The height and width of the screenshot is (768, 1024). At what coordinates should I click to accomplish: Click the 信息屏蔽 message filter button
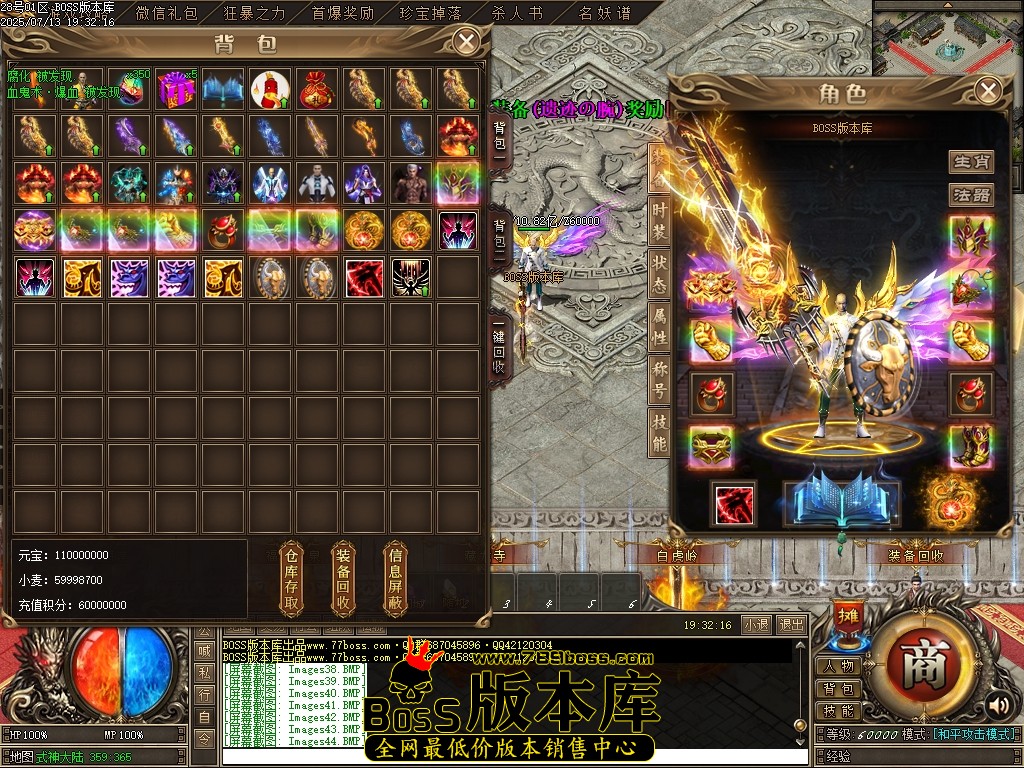tap(396, 580)
